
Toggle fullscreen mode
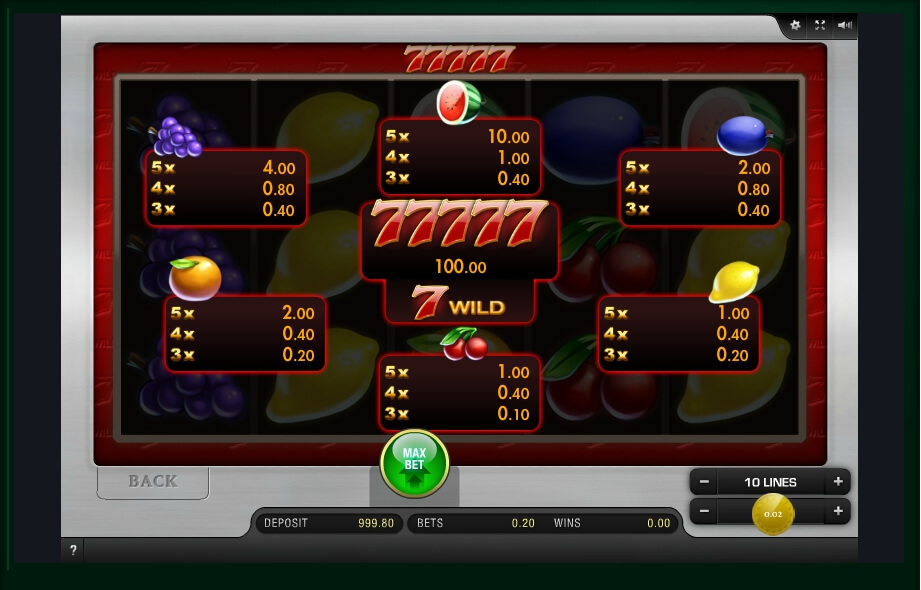(820, 25)
